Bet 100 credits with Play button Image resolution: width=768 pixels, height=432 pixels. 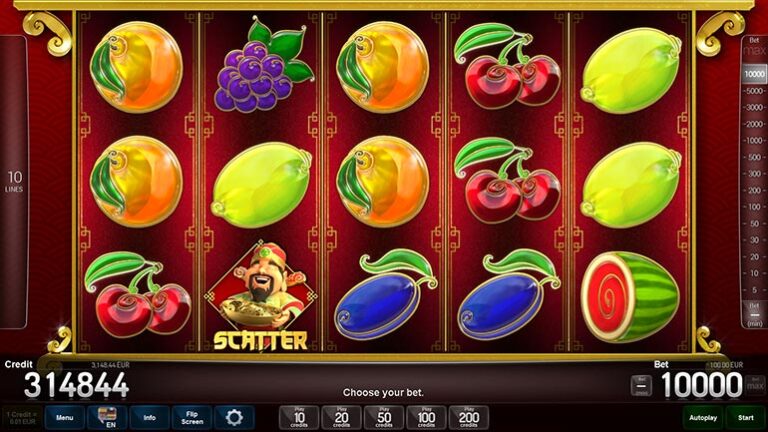tap(426, 418)
